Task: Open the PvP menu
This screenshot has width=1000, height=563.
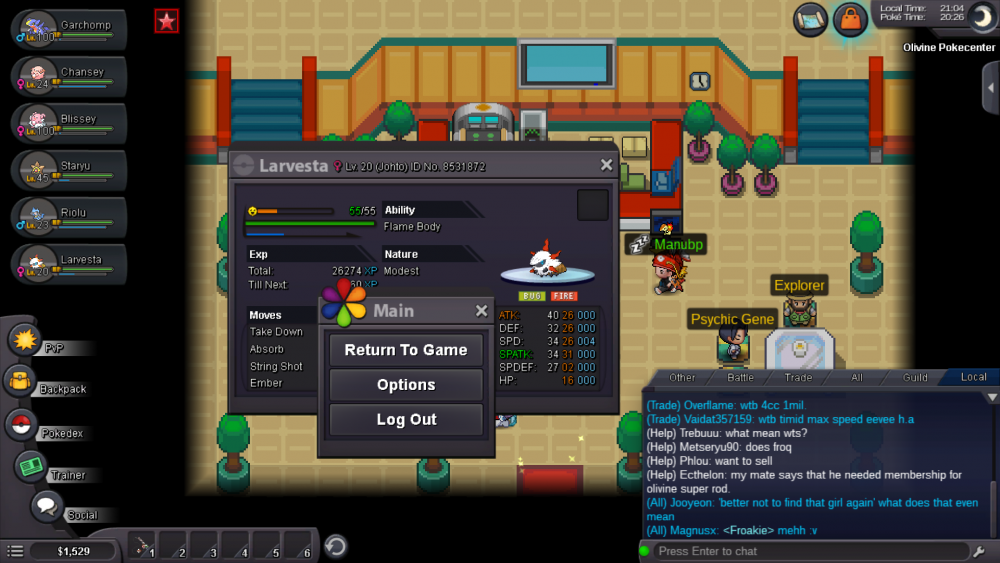Action: (x=24, y=340)
